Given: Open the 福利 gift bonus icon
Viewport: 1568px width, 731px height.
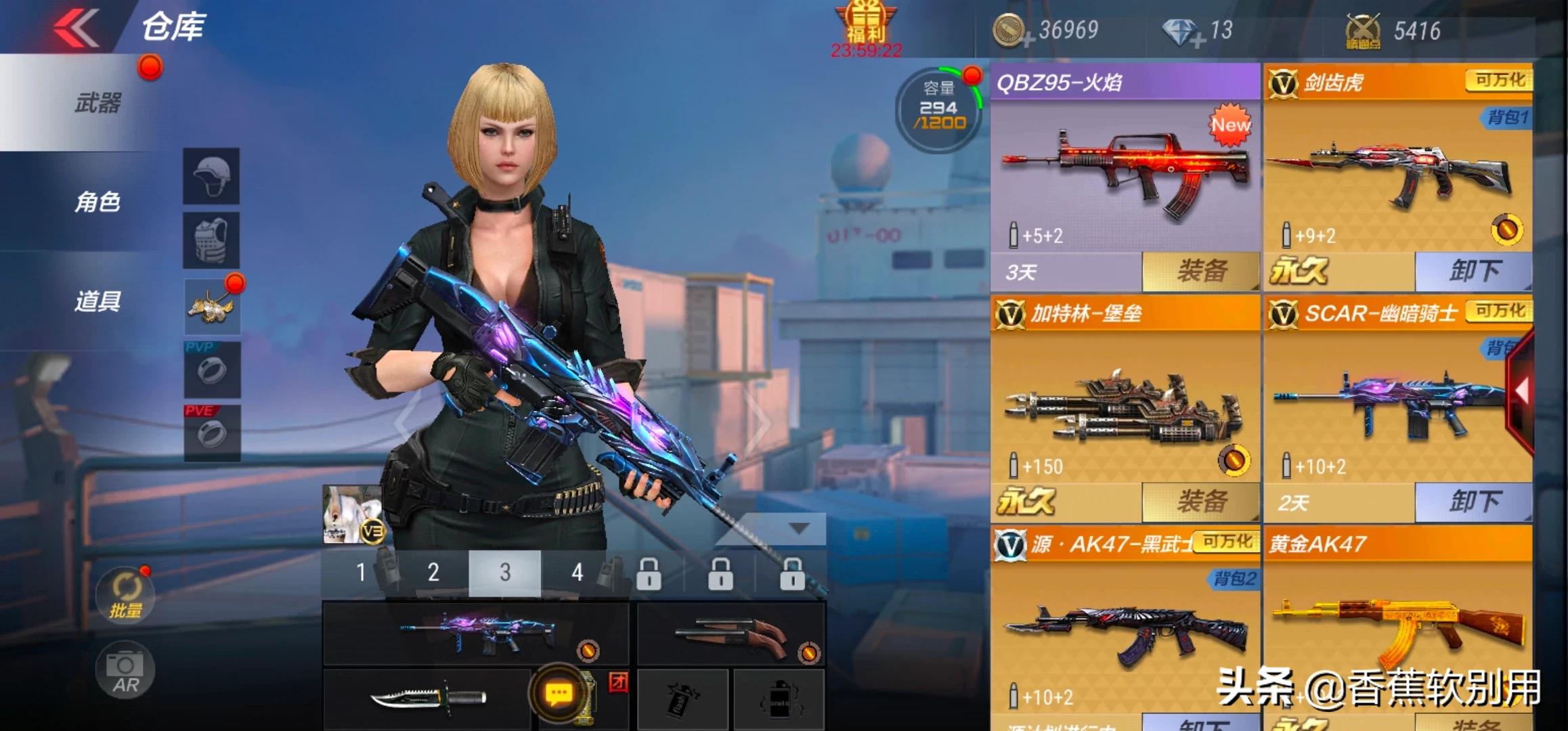Looking at the screenshot, I should coord(866,27).
